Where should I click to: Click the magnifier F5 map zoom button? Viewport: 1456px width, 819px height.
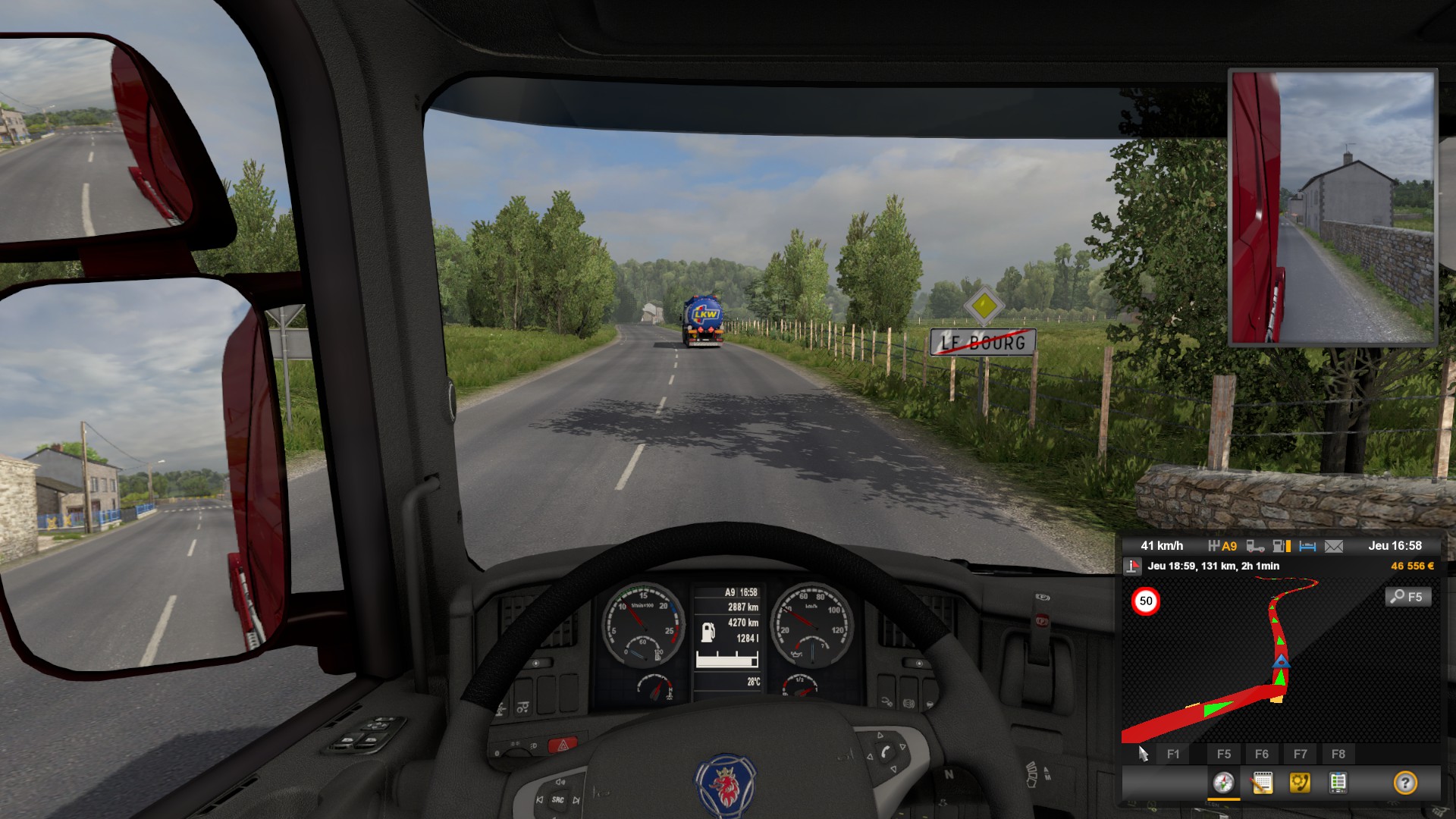pos(1408,597)
